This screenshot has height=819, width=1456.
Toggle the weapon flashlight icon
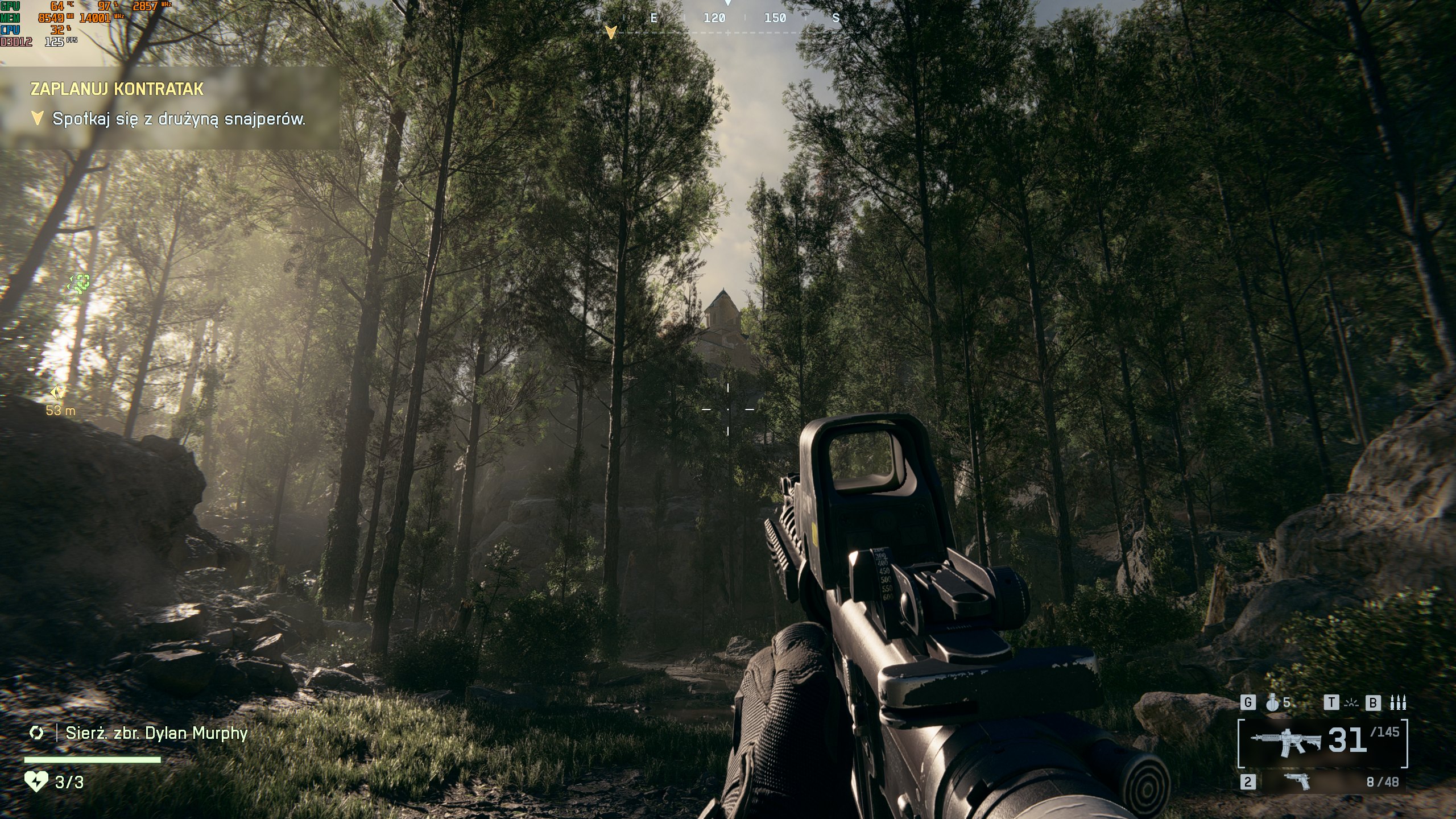click(x=1350, y=703)
